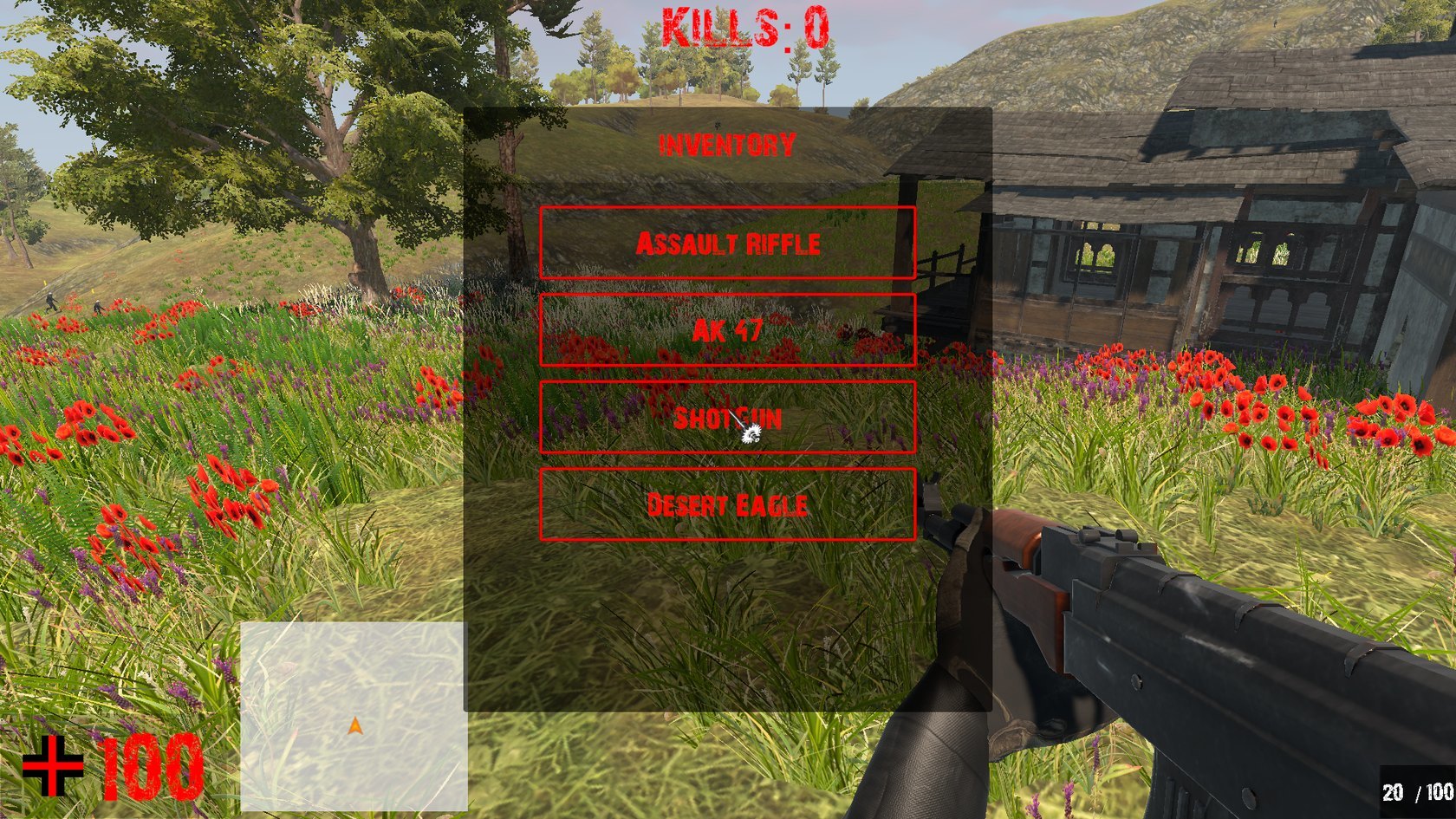Image resolution: width=1456 pixels, height=819 pixels.
Task: Click the INVENTORY title header
Action: coord(726,143)
